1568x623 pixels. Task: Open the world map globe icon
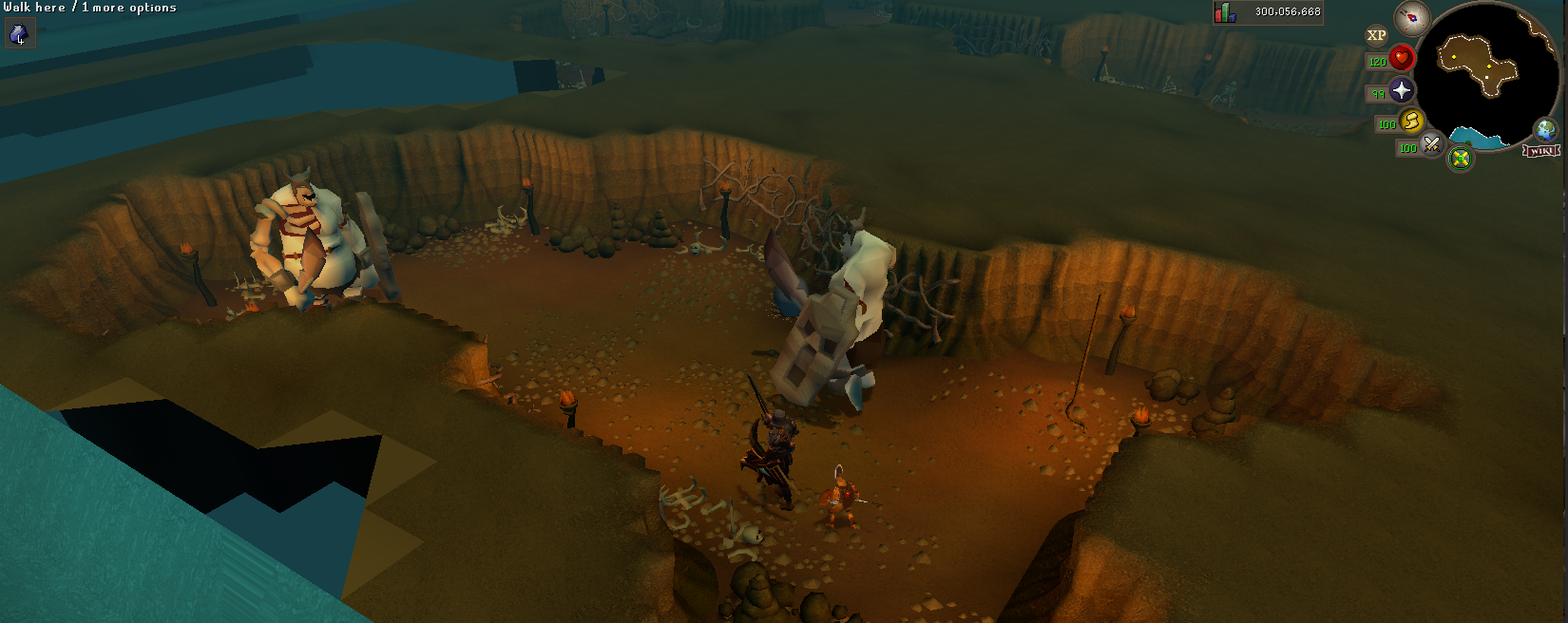point(1546,130)
